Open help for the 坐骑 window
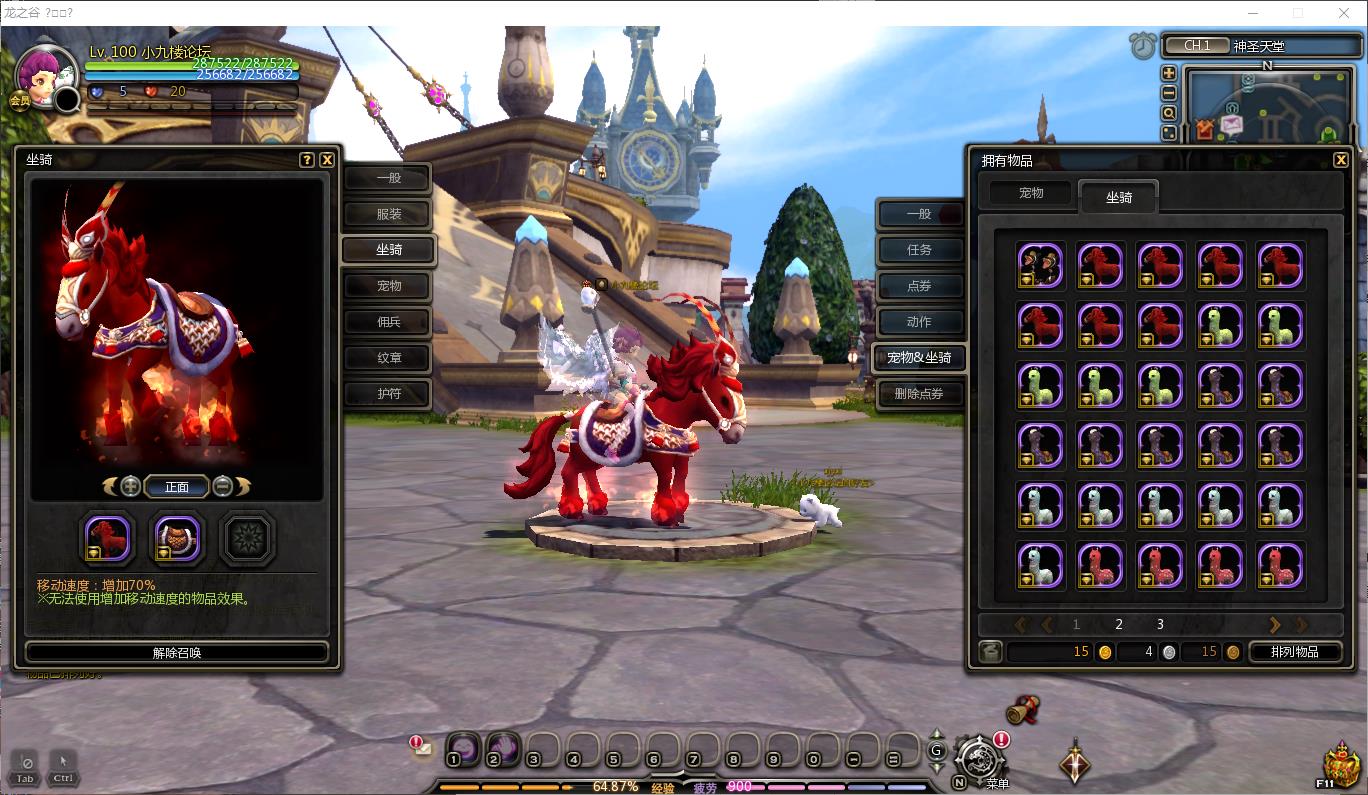 click(x=307, y=160)
